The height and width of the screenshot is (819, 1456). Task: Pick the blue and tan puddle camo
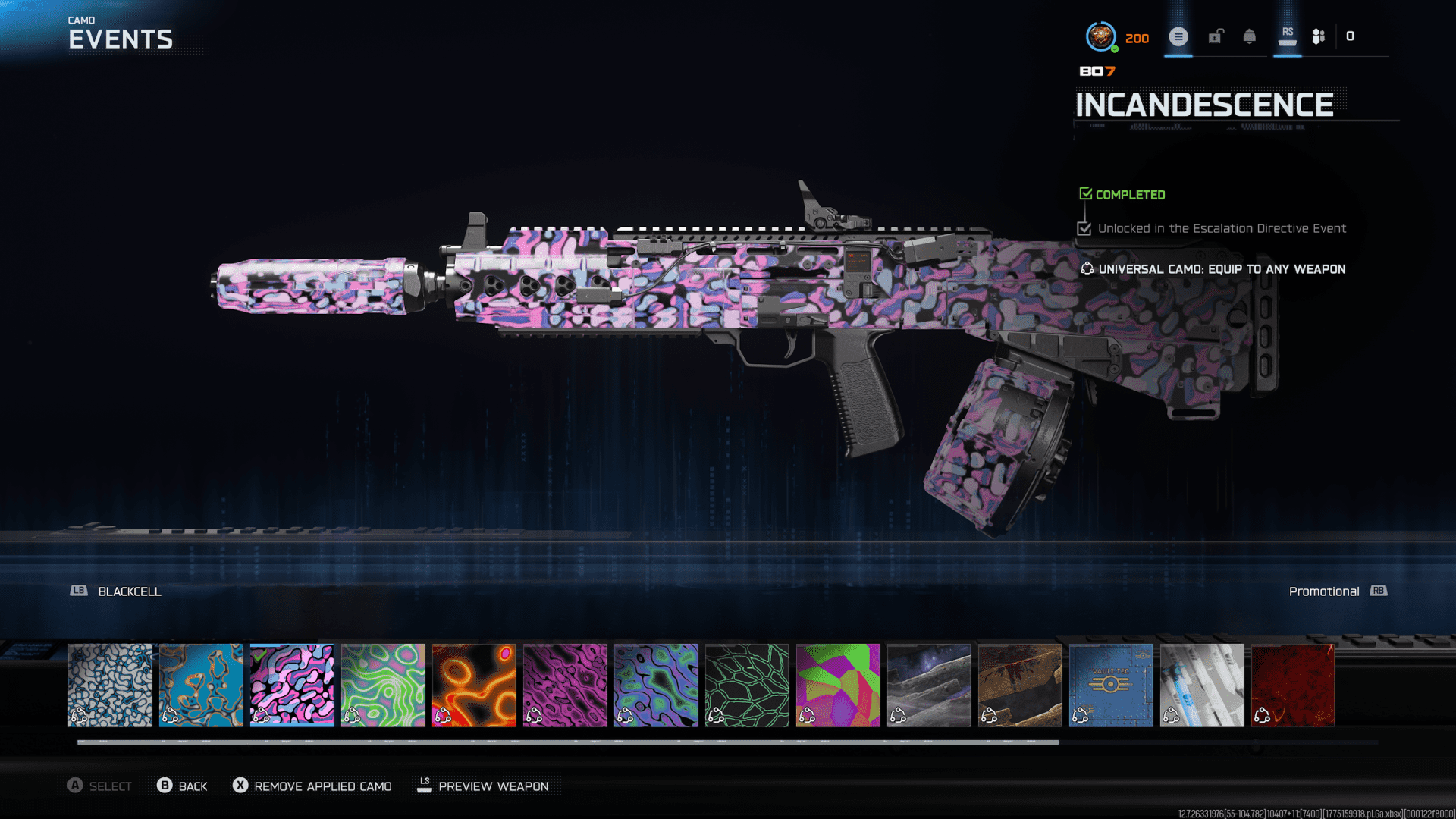pos(201,686)
